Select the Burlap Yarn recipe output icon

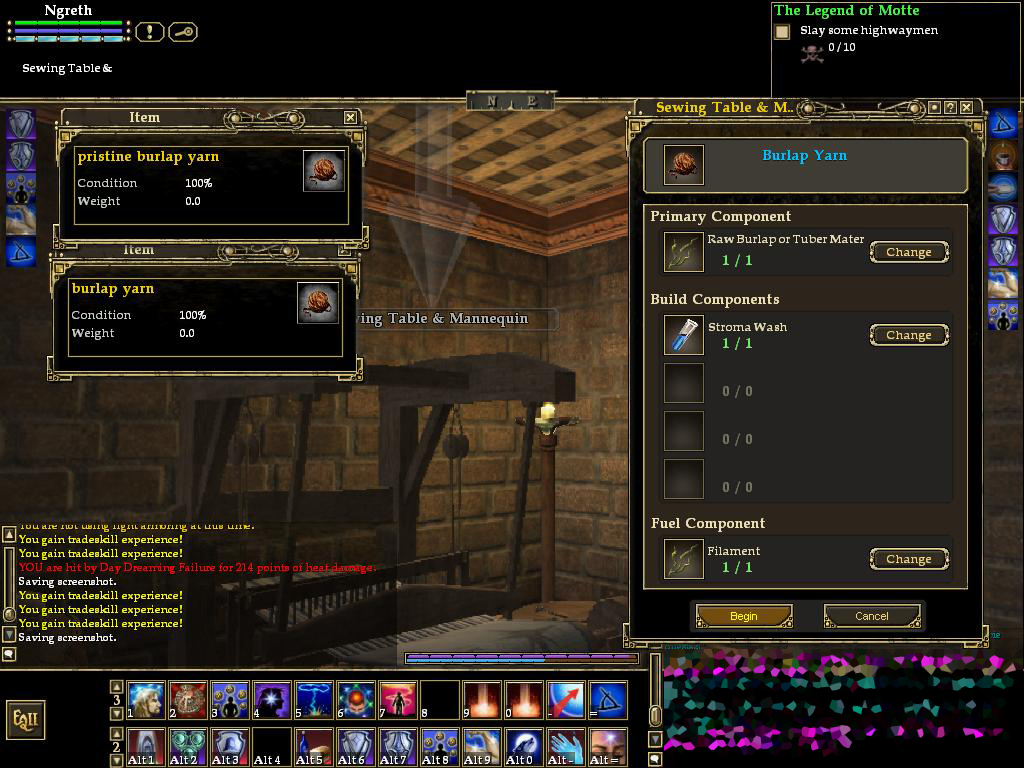click(683, 165)
